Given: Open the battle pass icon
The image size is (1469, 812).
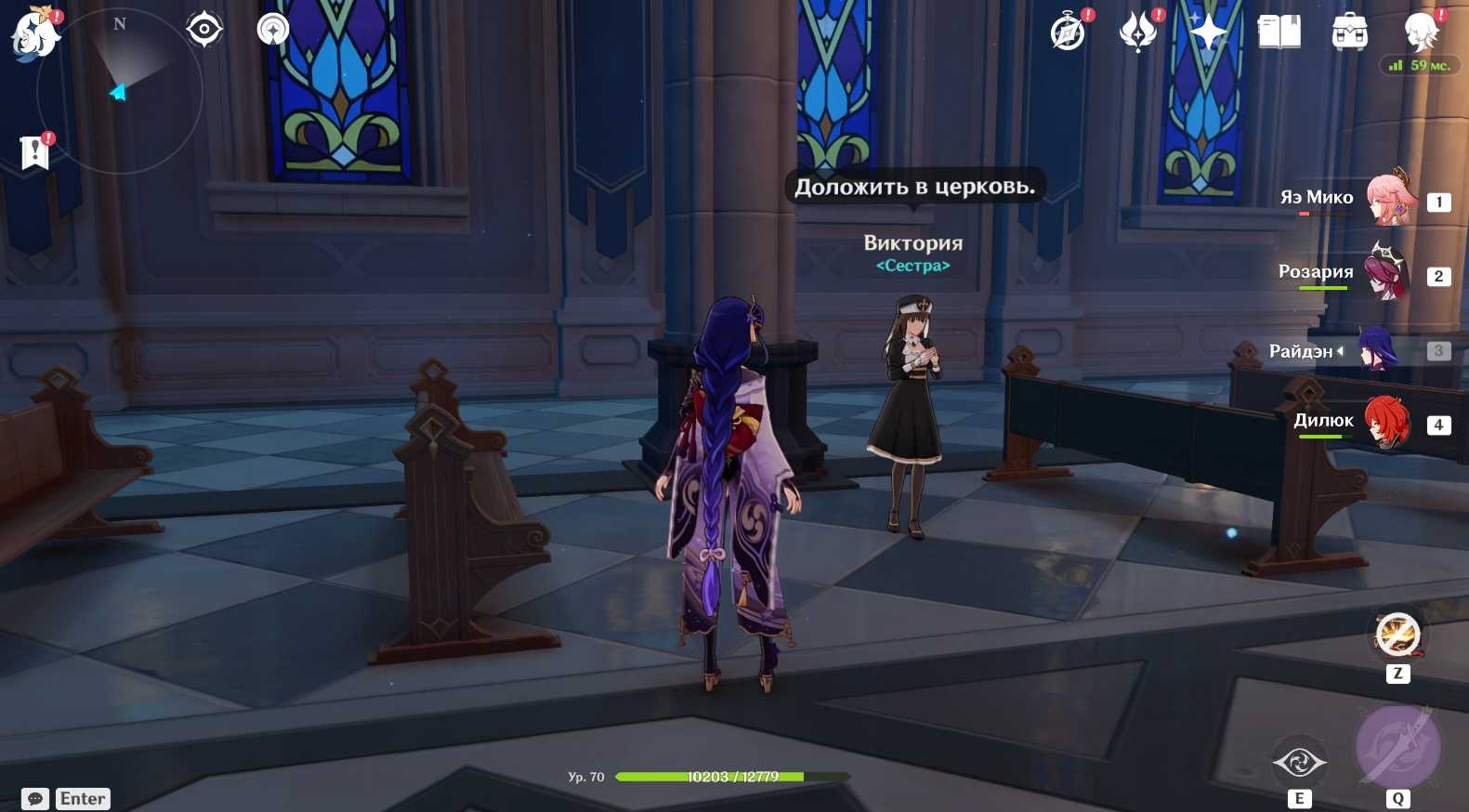Looking at the screenshot, I should 1137,33.
